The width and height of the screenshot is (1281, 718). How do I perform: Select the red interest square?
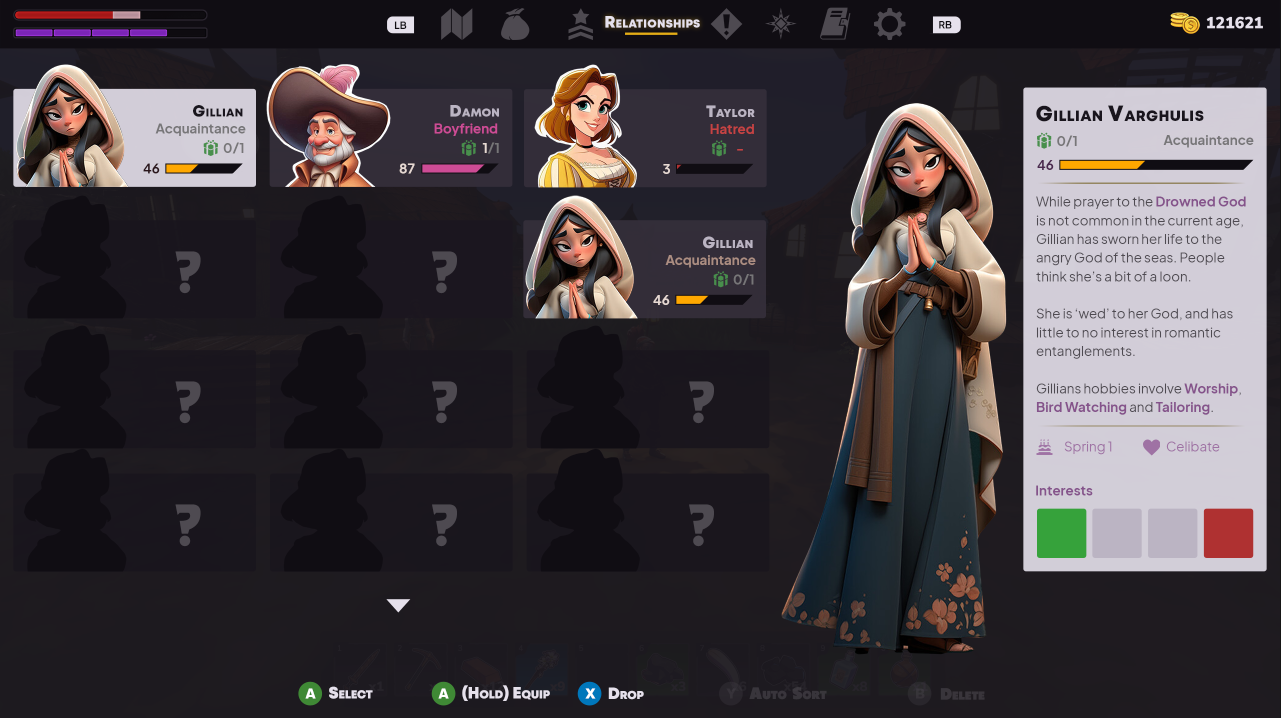1228,533
